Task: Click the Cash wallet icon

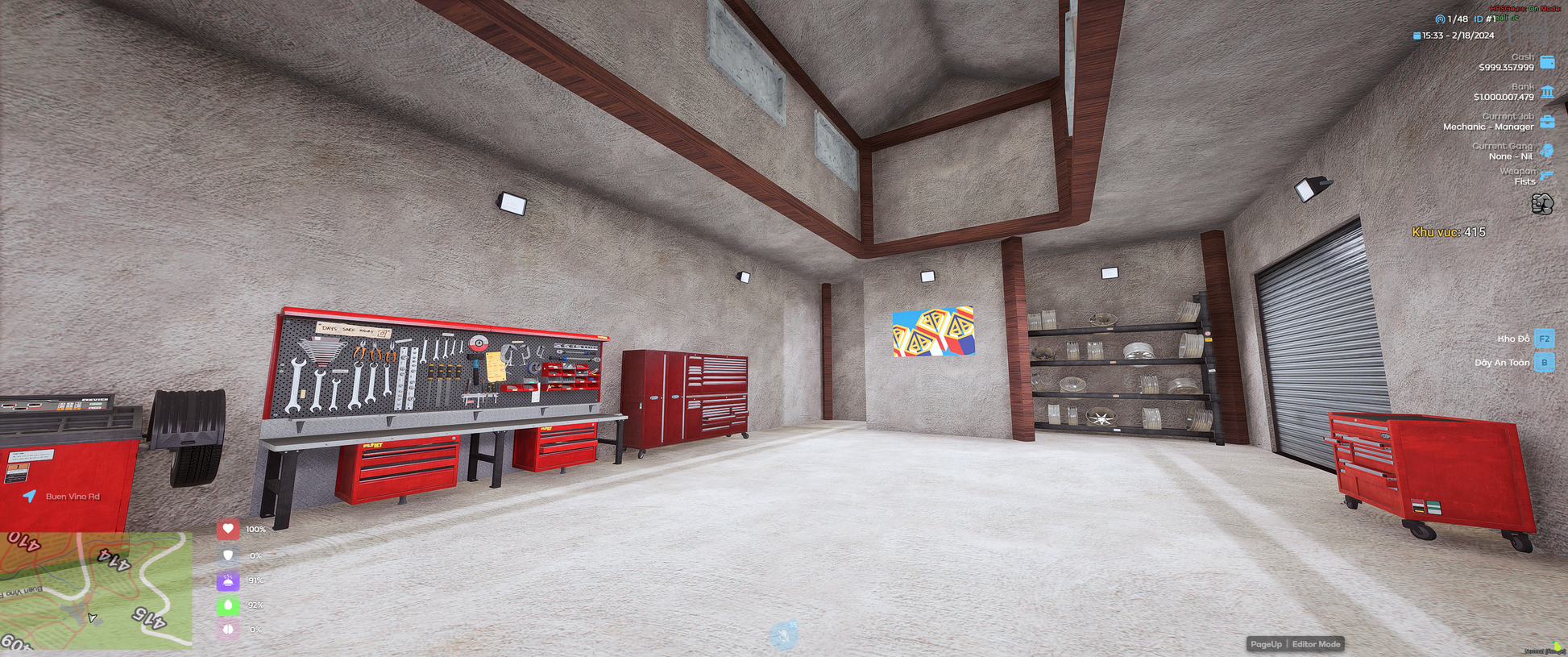Action: (x=1547, y=62)
